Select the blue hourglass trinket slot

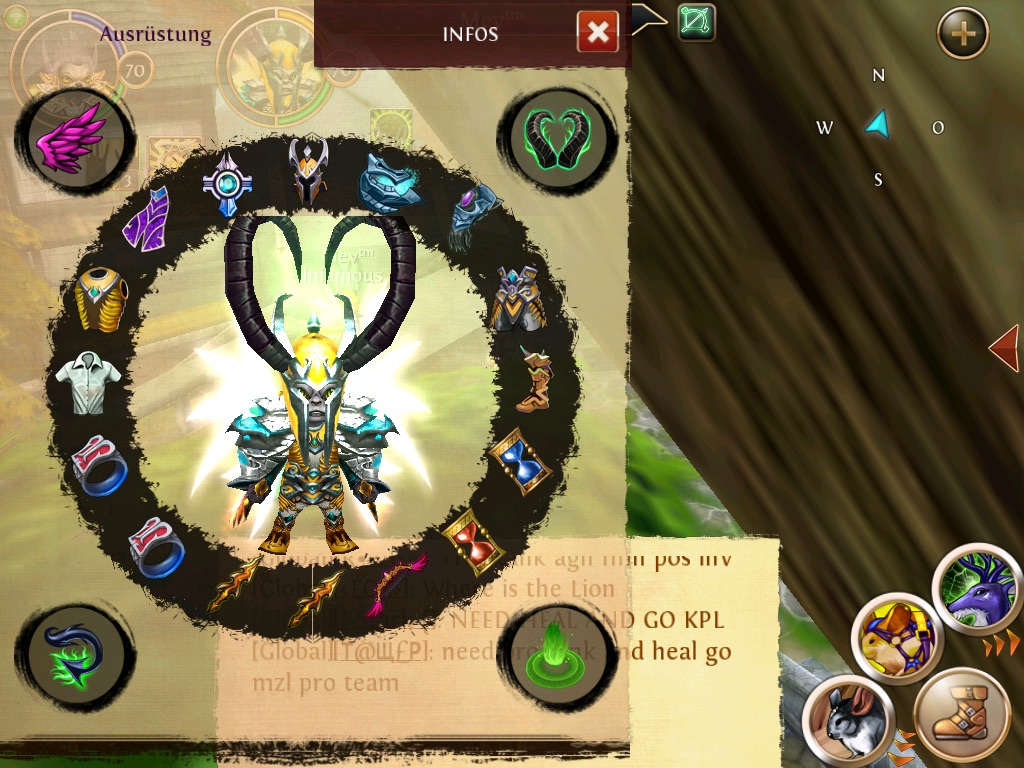[521, 461]
